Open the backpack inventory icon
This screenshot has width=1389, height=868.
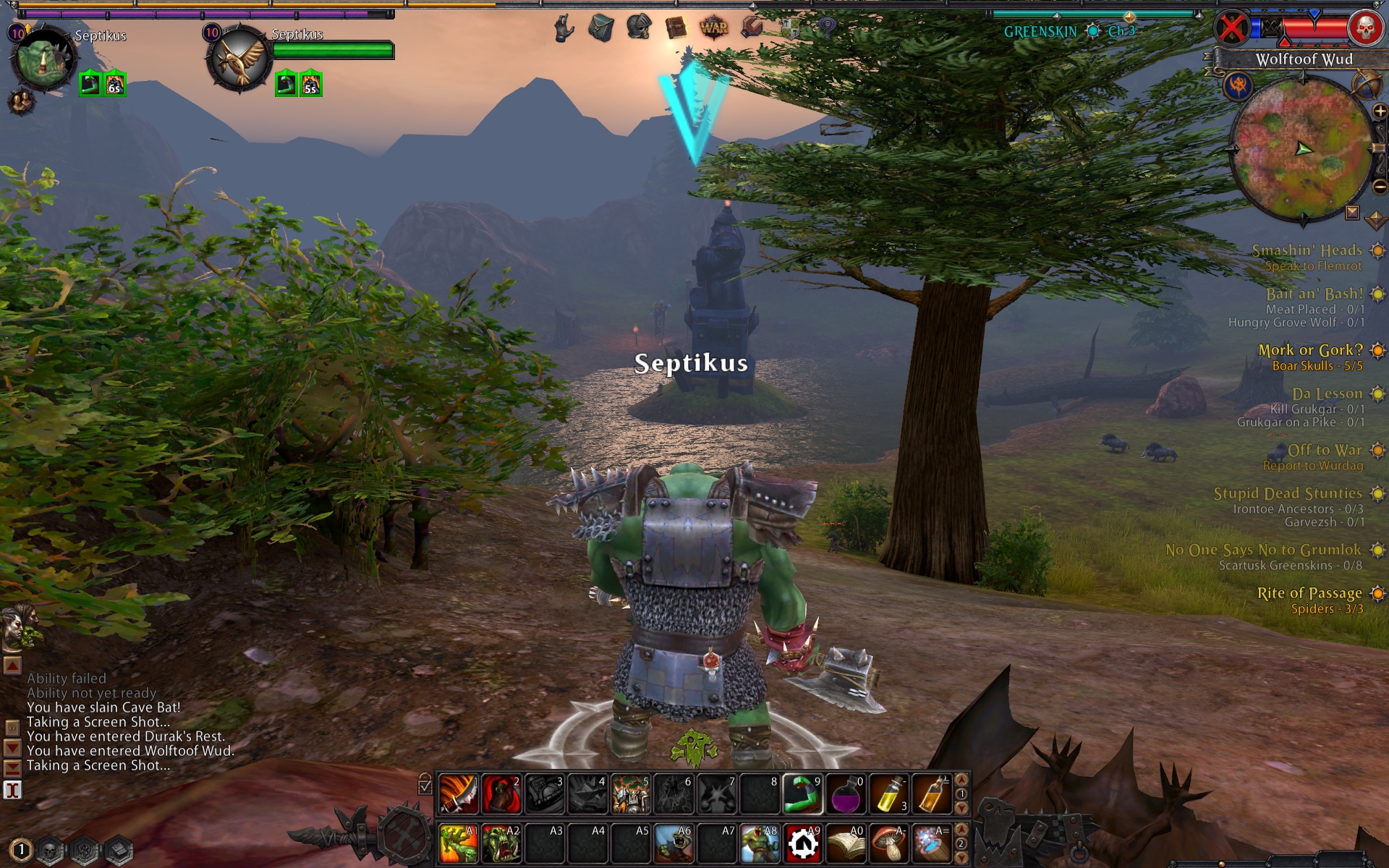600,27
